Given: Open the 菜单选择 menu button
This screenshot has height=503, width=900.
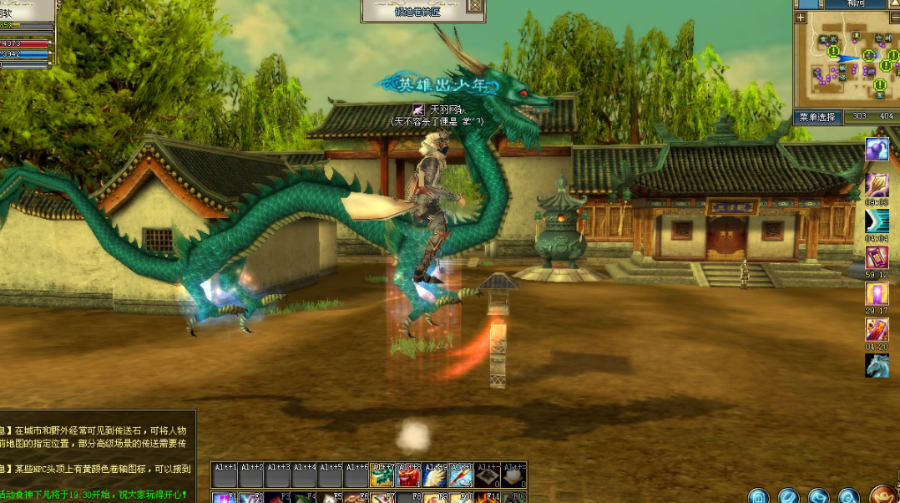Looking at the screenshot, I should point(816,117).
